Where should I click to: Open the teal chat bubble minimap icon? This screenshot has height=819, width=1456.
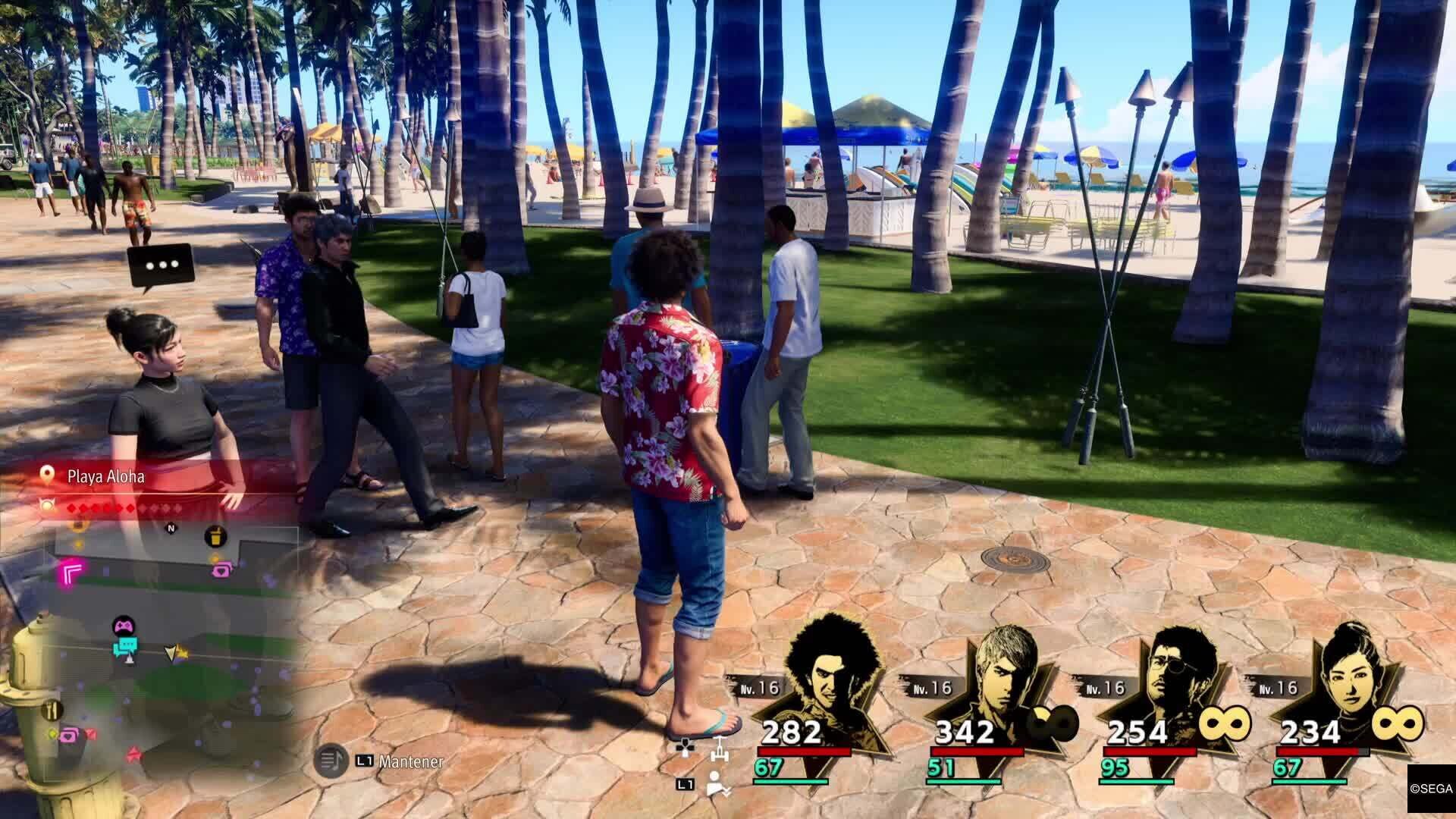(x=127, y=645)
